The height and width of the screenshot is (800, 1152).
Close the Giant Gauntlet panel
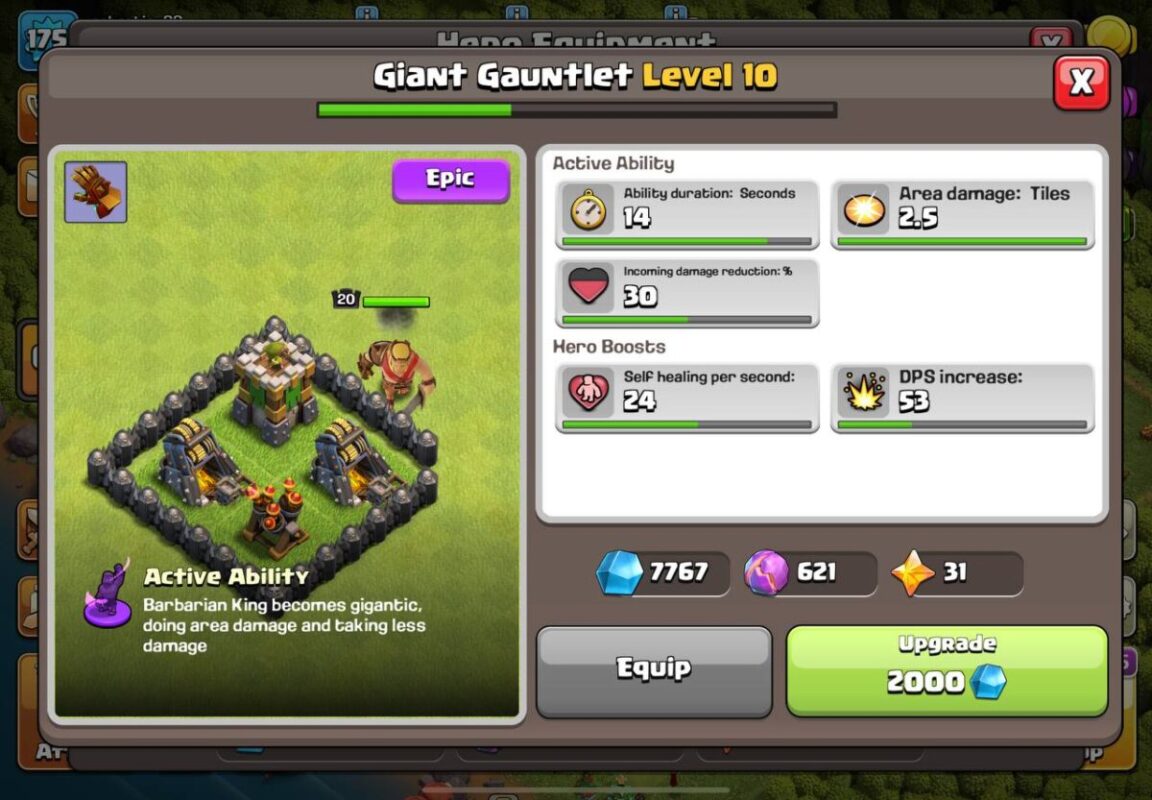1081,82
